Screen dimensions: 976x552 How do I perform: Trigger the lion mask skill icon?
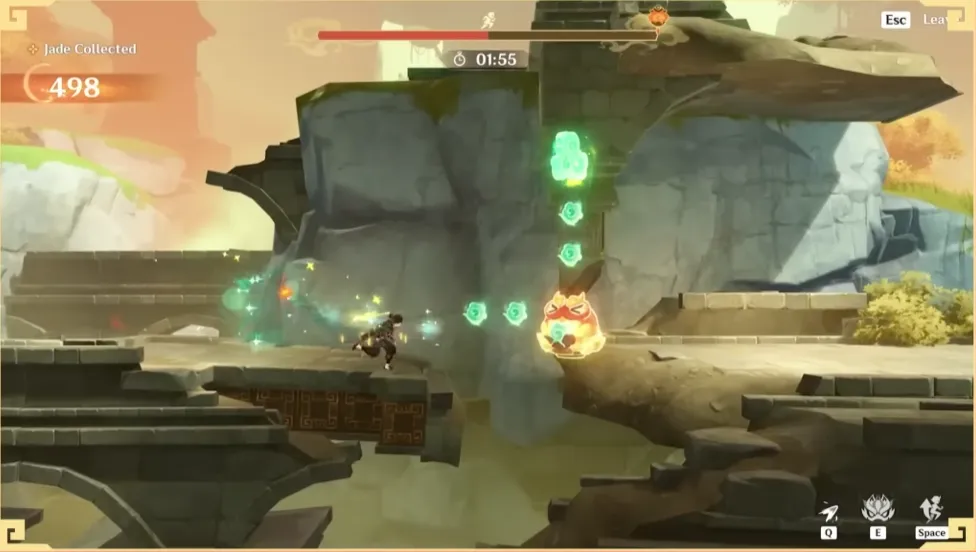click(878, 510)
